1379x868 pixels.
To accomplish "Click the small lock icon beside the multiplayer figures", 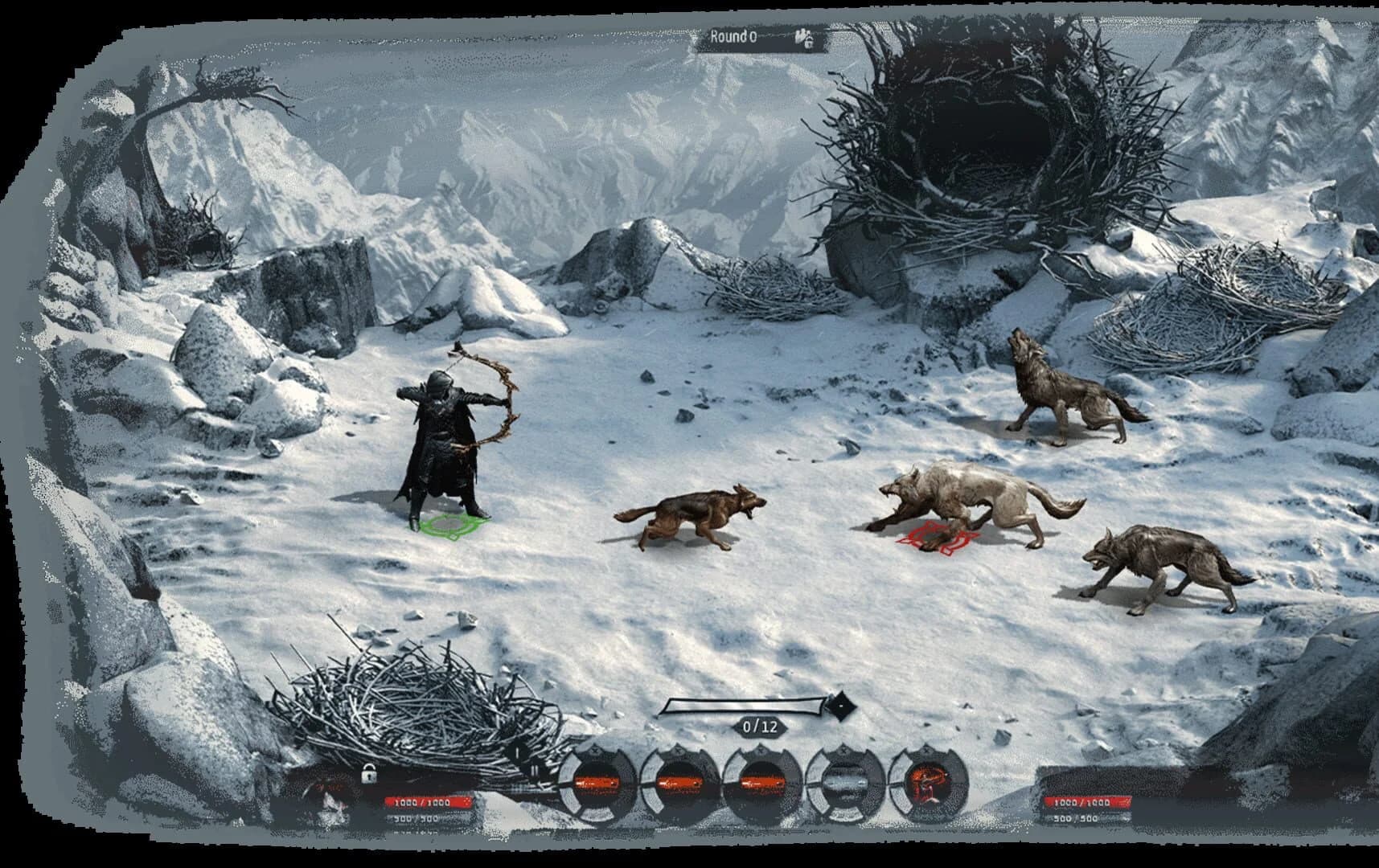I will coord(810,43).
